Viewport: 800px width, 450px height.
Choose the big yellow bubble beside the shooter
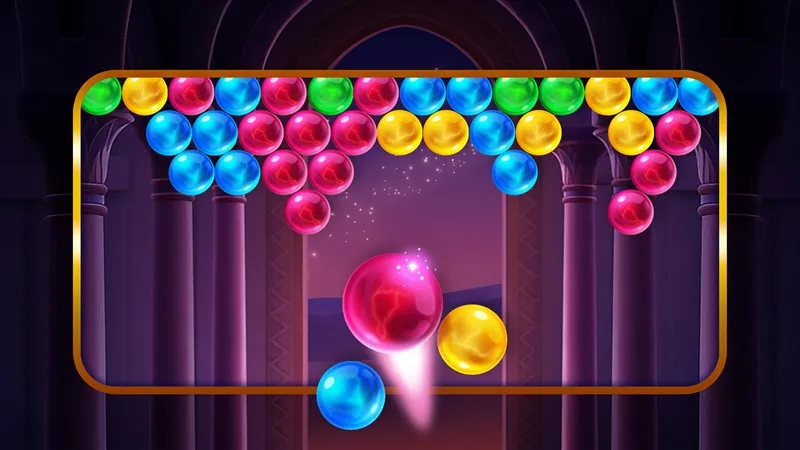472,340
